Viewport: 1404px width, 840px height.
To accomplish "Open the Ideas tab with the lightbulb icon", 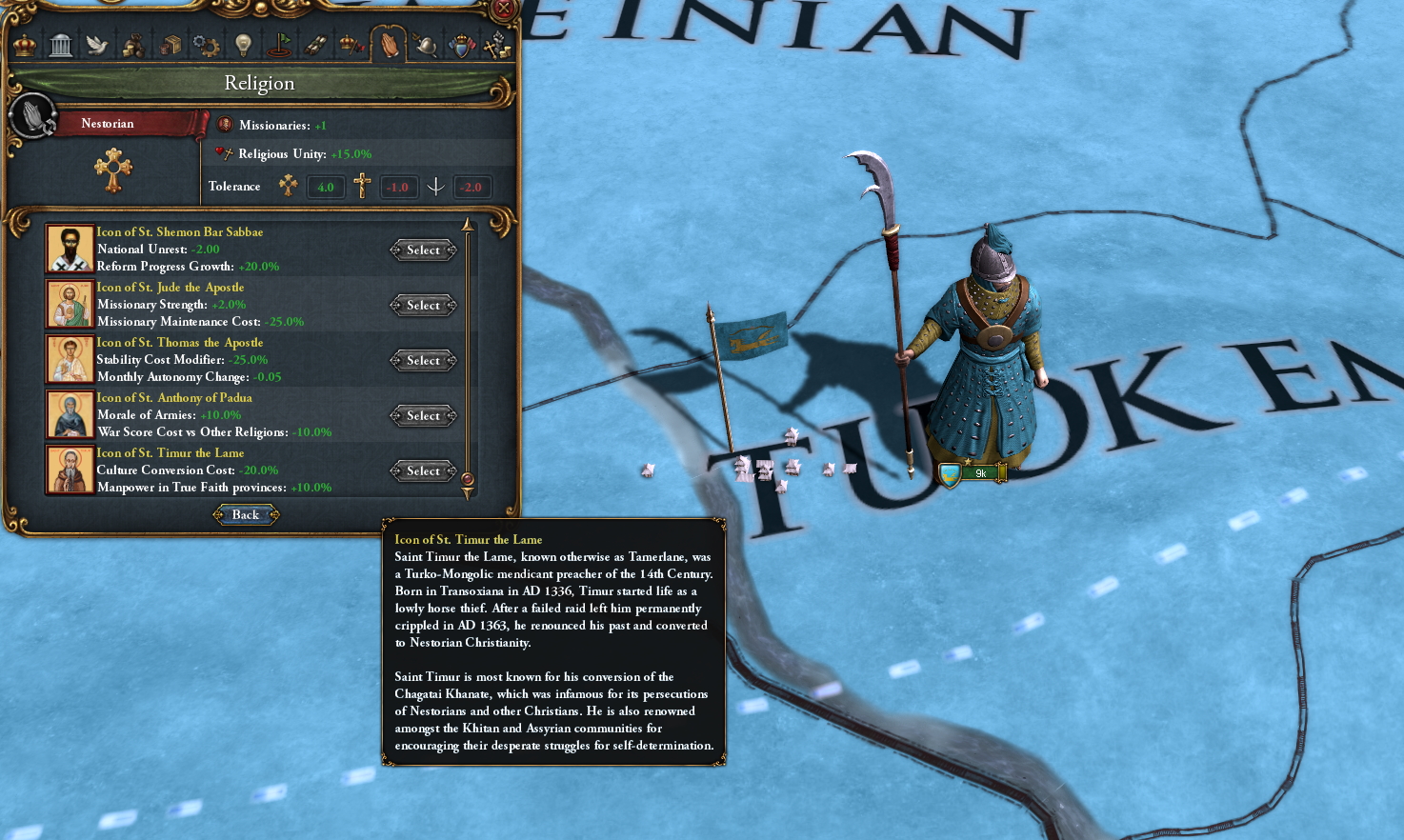I will coord(243,45).
